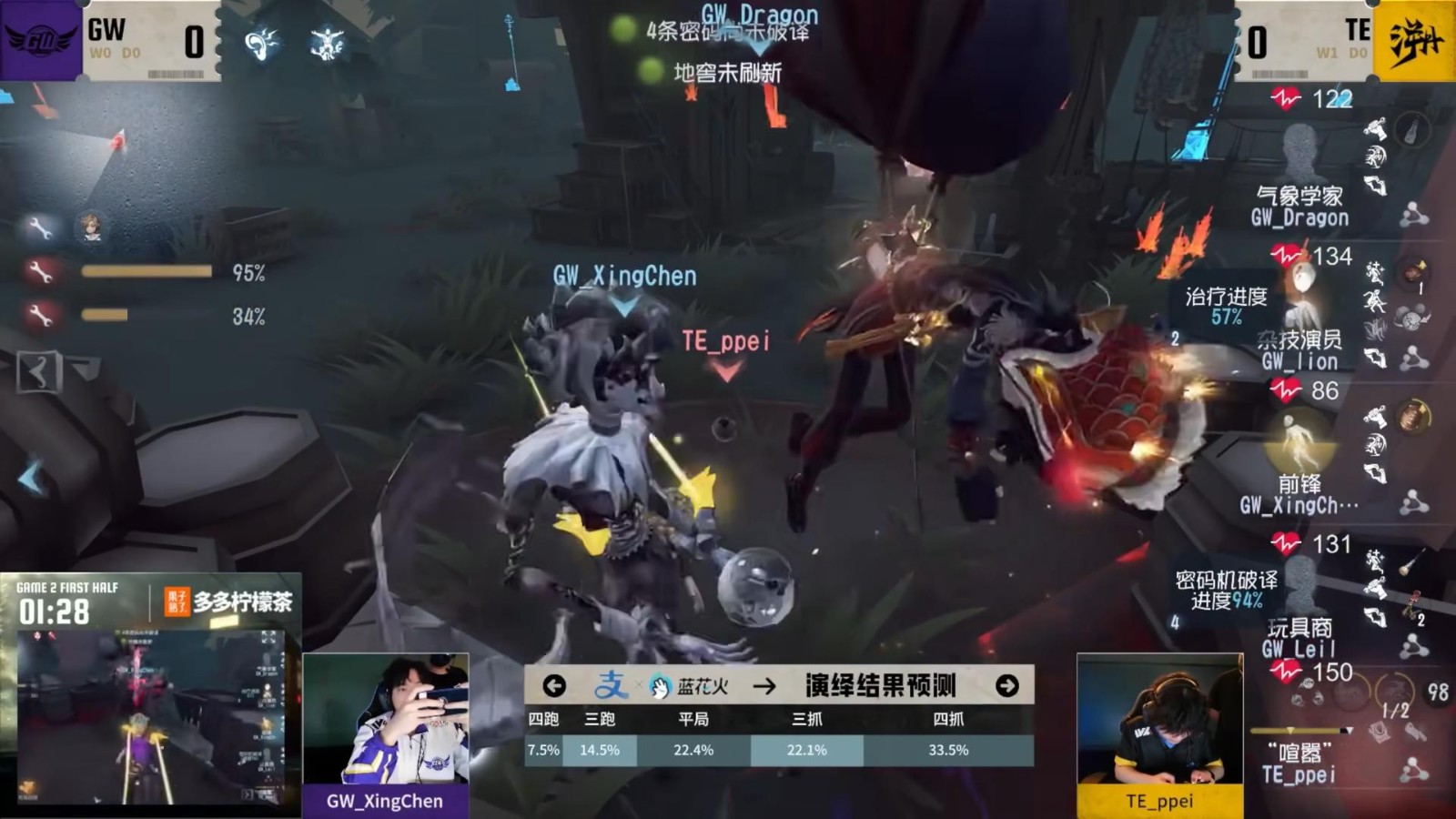This screenshot has width=1456, height=819.
Task: Click the right arrow beside 演绎结果预测
Action: tap(1006, 685)
